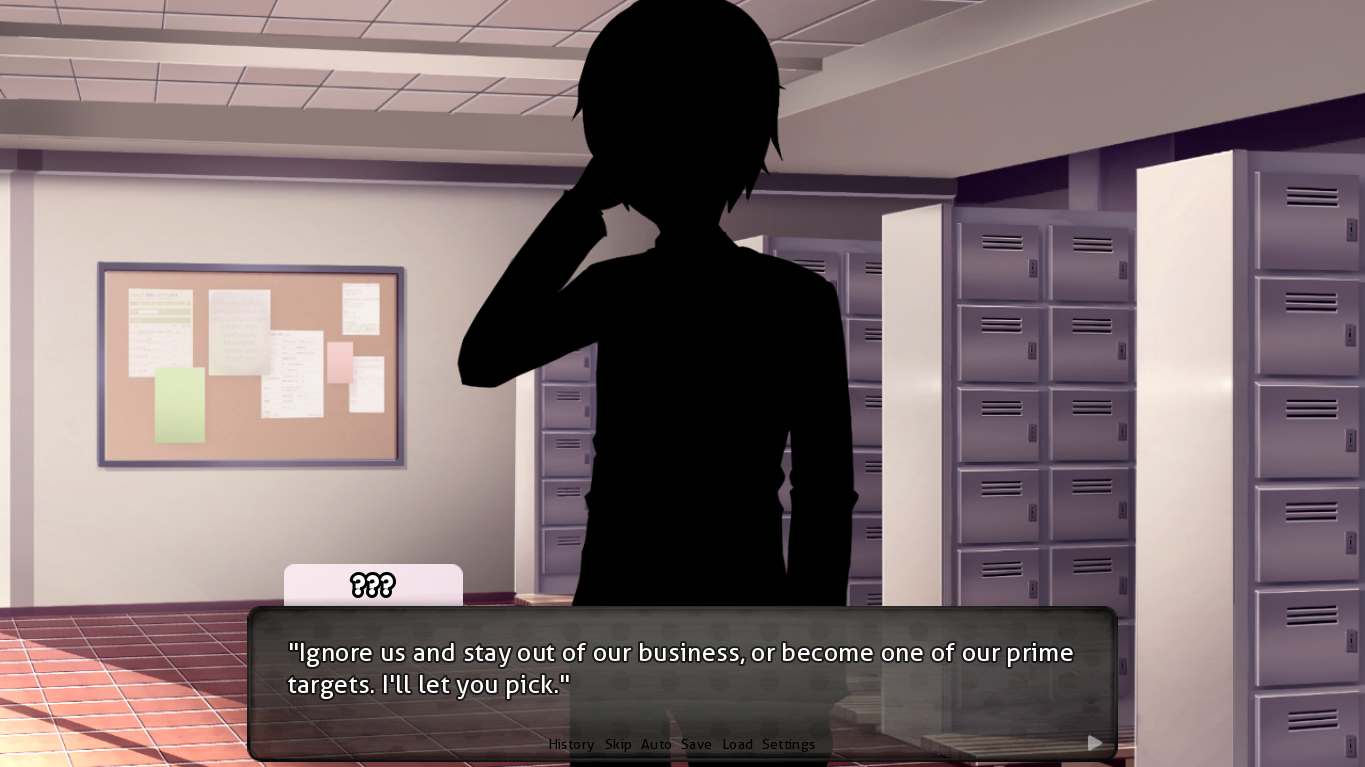Open the History log

tap(571, 744)
